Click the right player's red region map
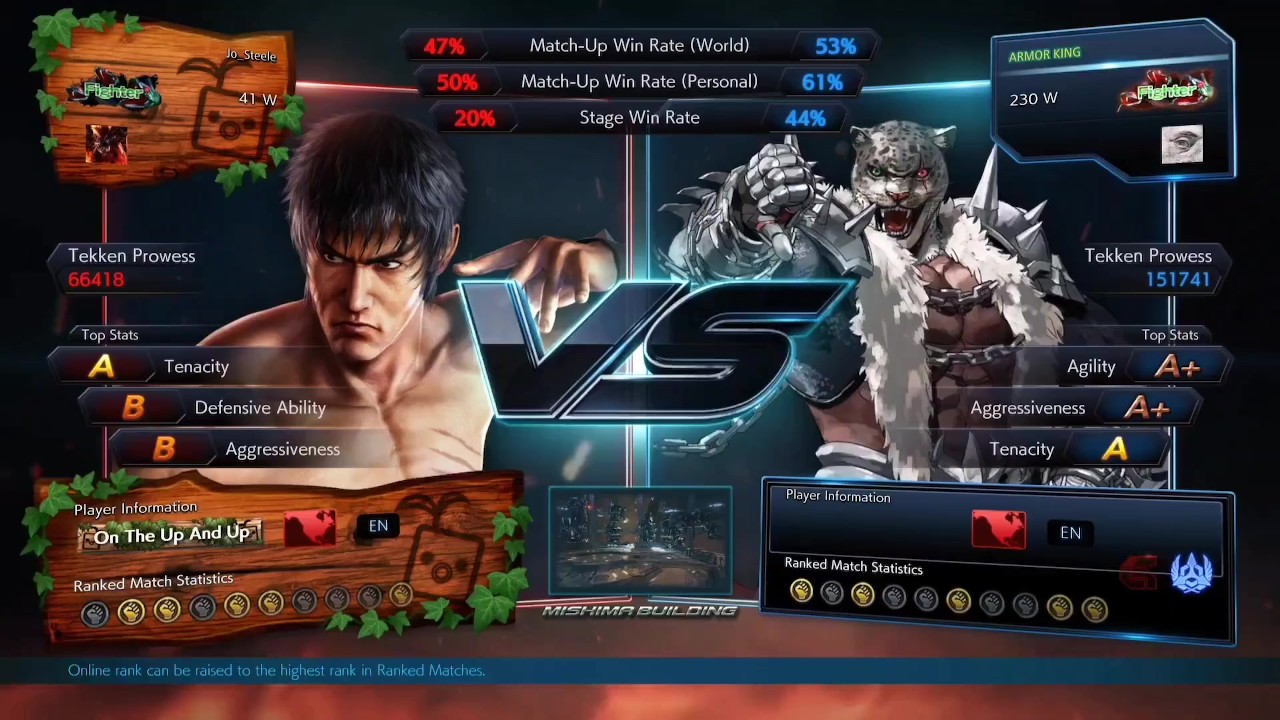This screenshot has height=720, width=1280. [998, 530]
